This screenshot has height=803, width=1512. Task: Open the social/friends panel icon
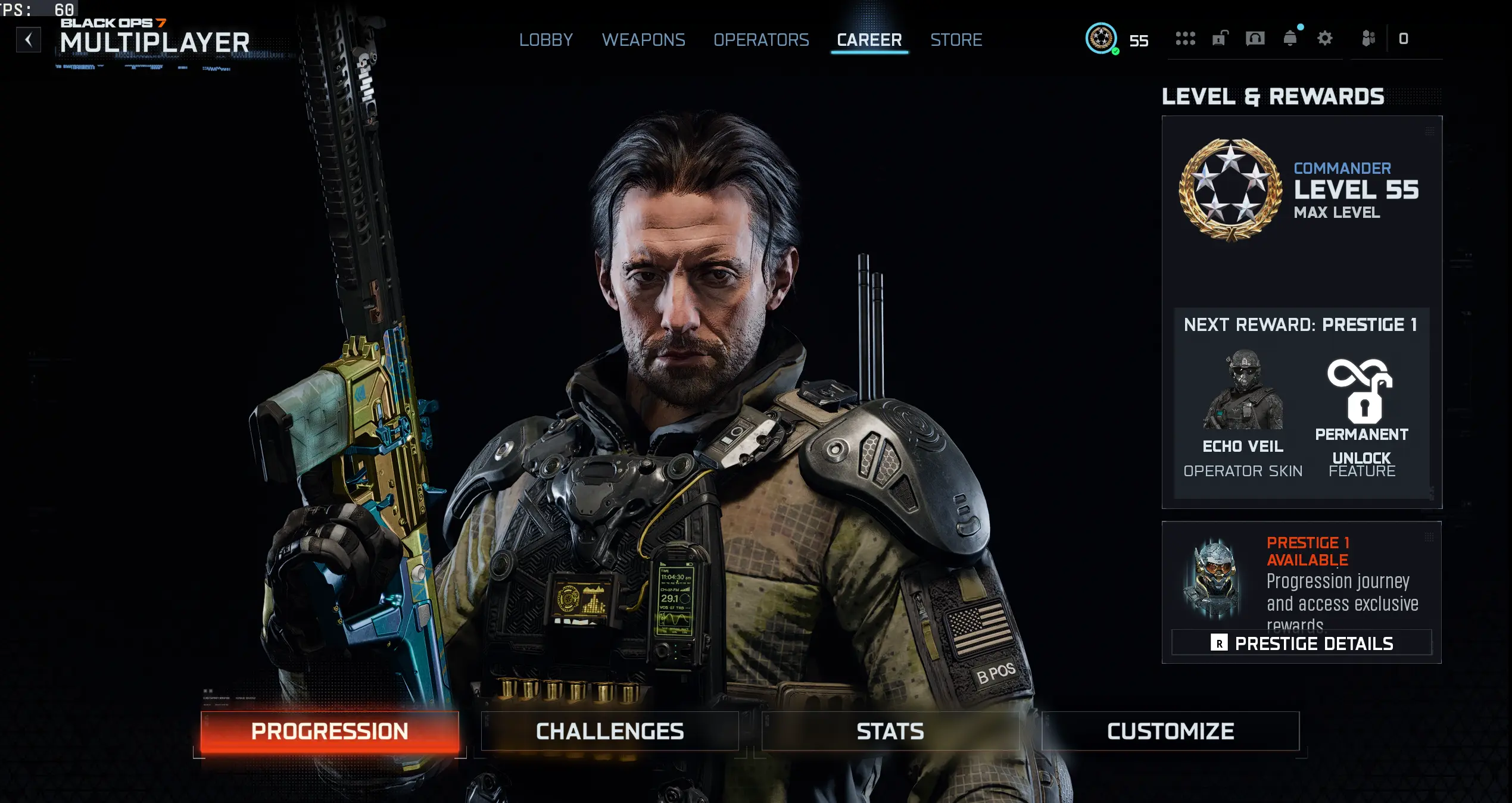1367,38
